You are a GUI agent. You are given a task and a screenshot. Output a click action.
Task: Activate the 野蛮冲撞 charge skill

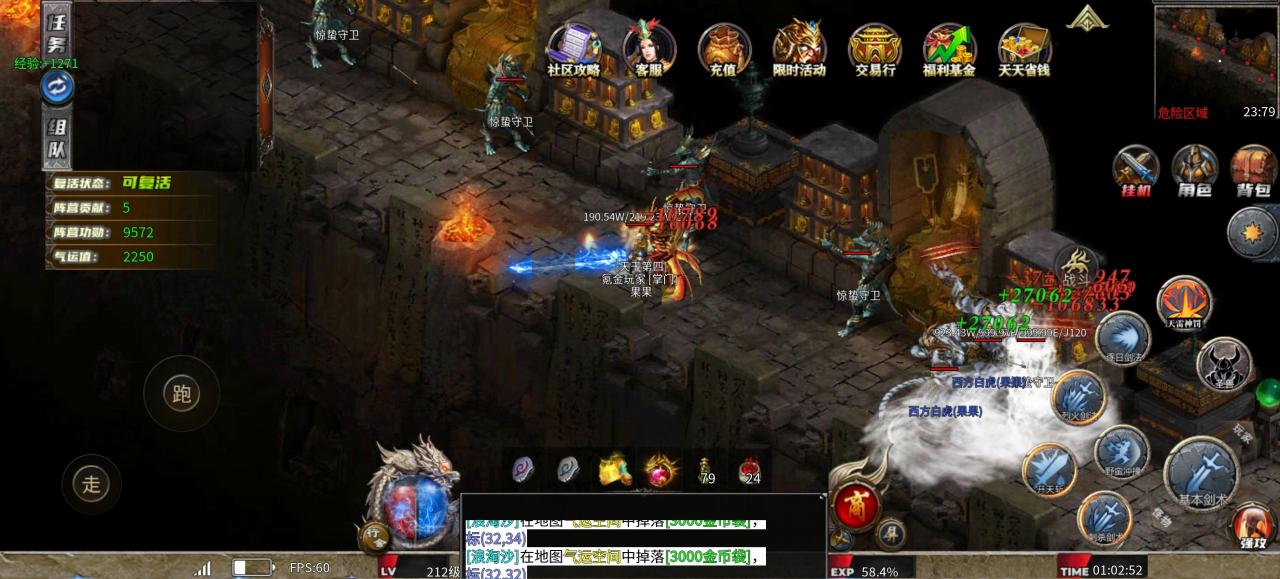[x=1121, y=452]
